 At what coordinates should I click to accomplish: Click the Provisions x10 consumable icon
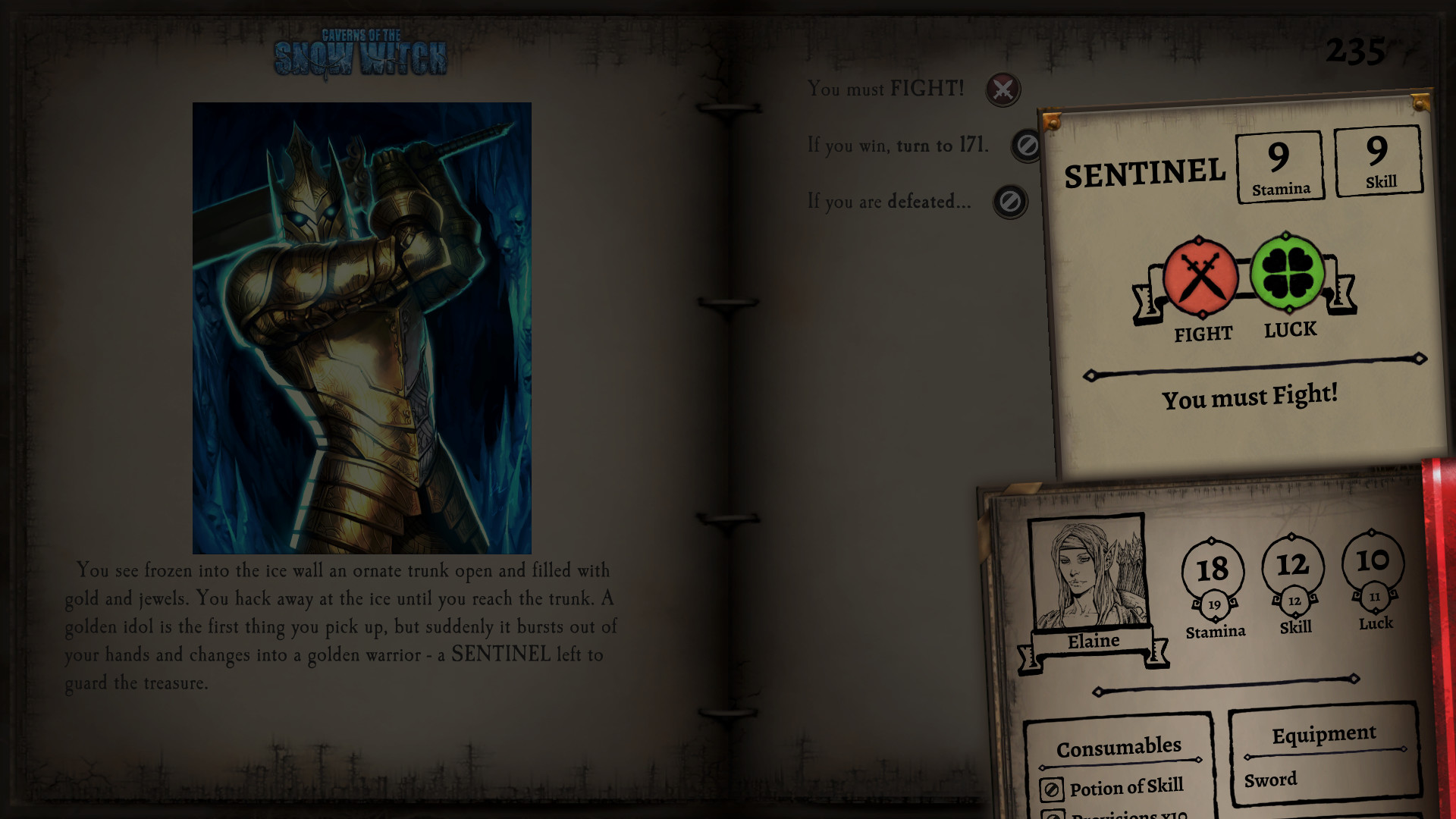(1053, 815)
